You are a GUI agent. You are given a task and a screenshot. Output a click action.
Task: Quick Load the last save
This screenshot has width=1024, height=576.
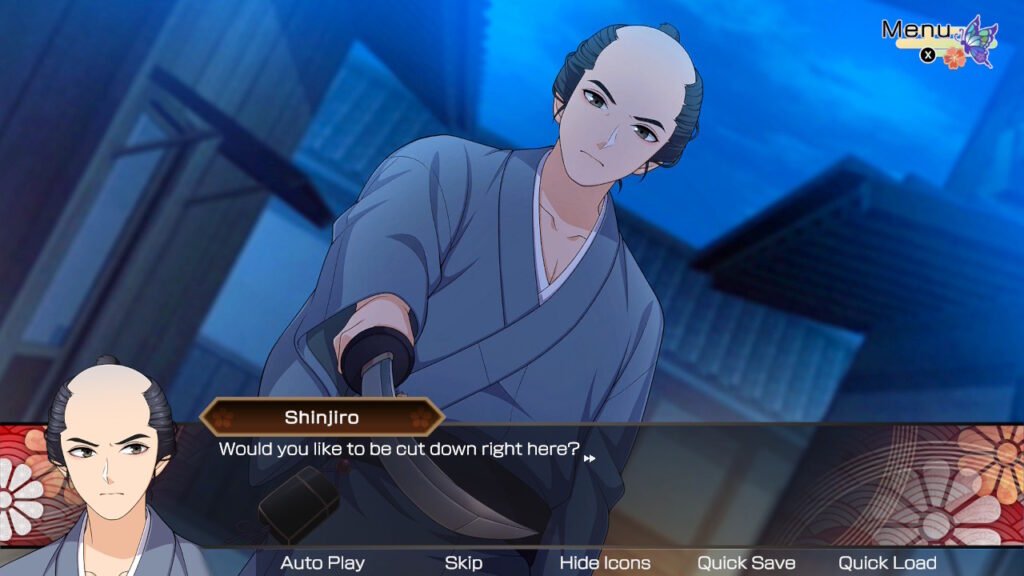[x=887, y=563]
